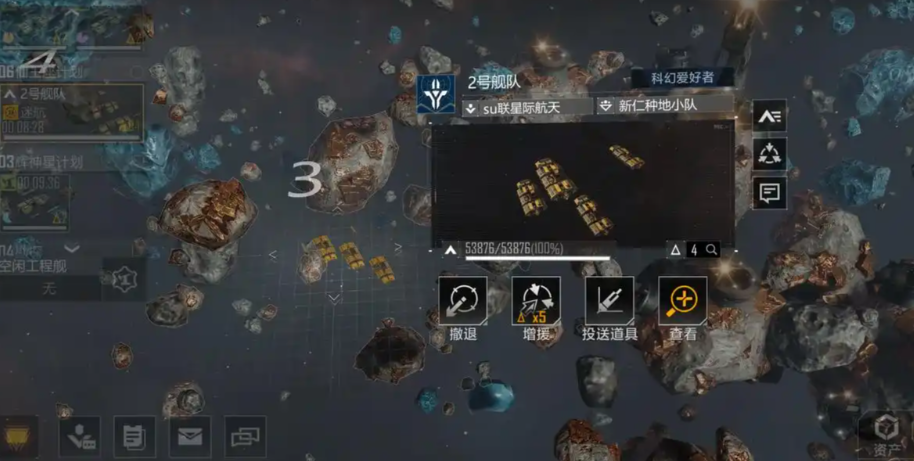
Task: Click the triangular recycle arrows icon
Action: coord(769,155)
